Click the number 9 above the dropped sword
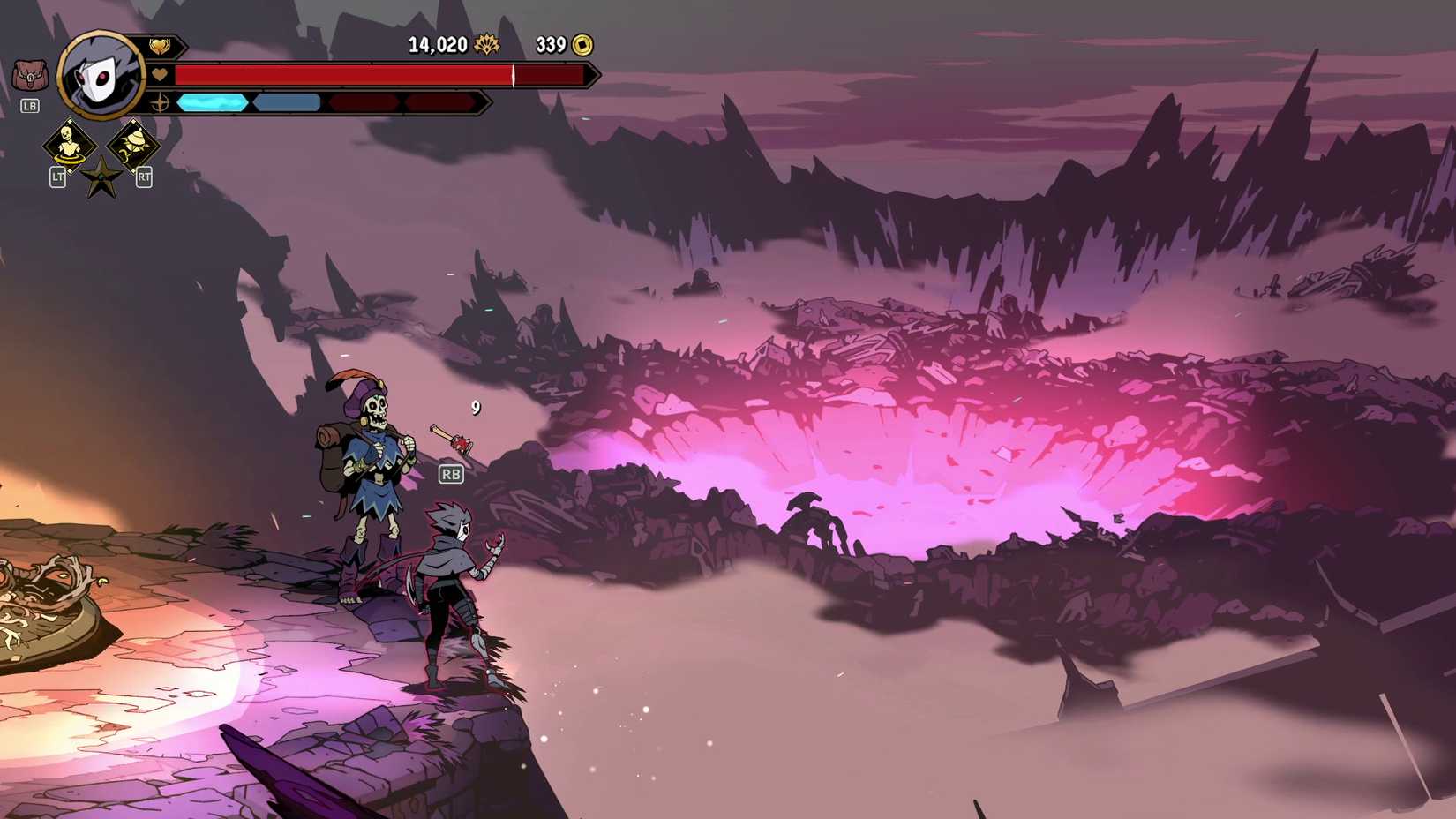The image size is (1456, 819). (477, 406)
